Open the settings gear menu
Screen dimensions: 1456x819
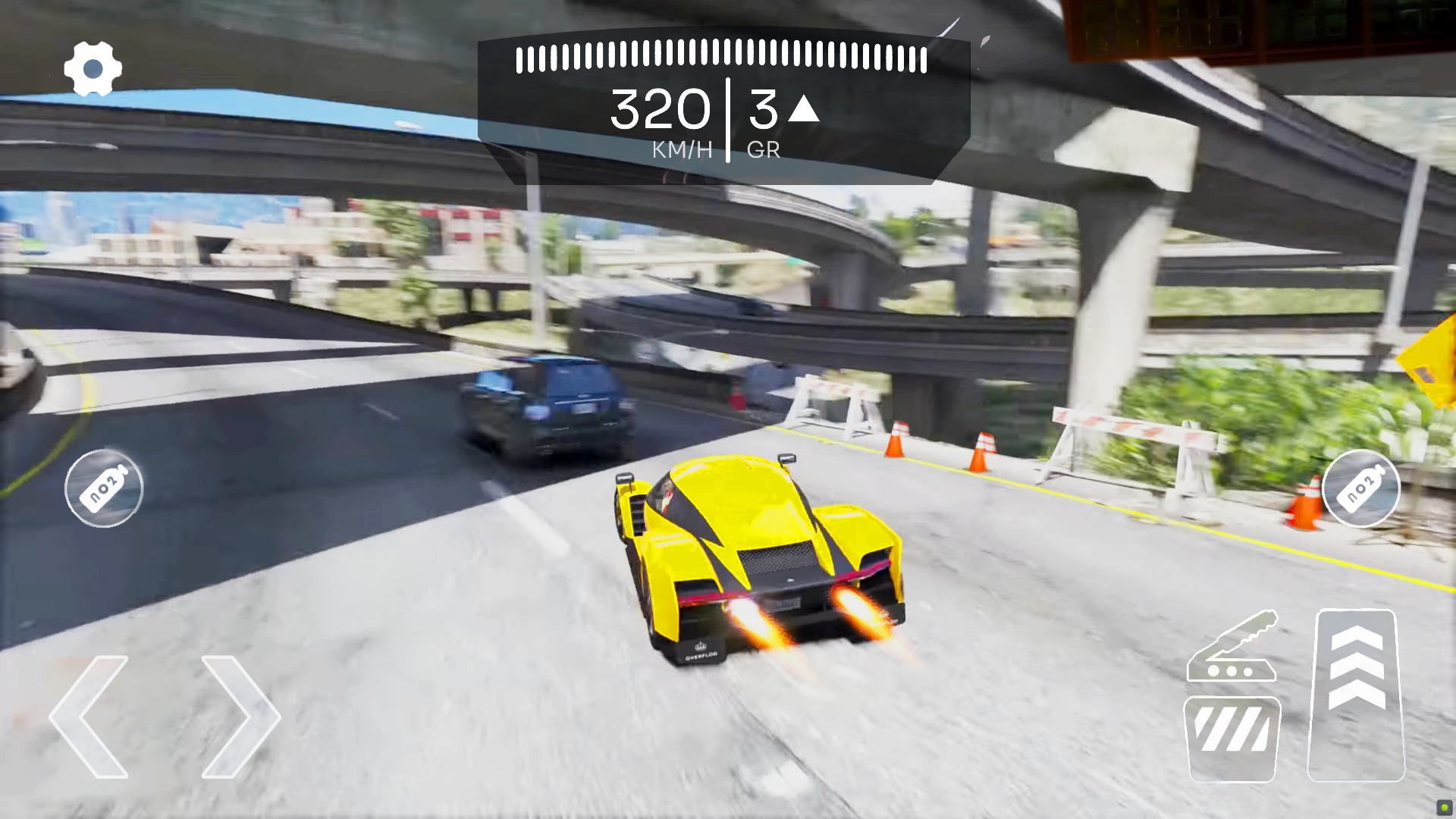pos(93,67)
